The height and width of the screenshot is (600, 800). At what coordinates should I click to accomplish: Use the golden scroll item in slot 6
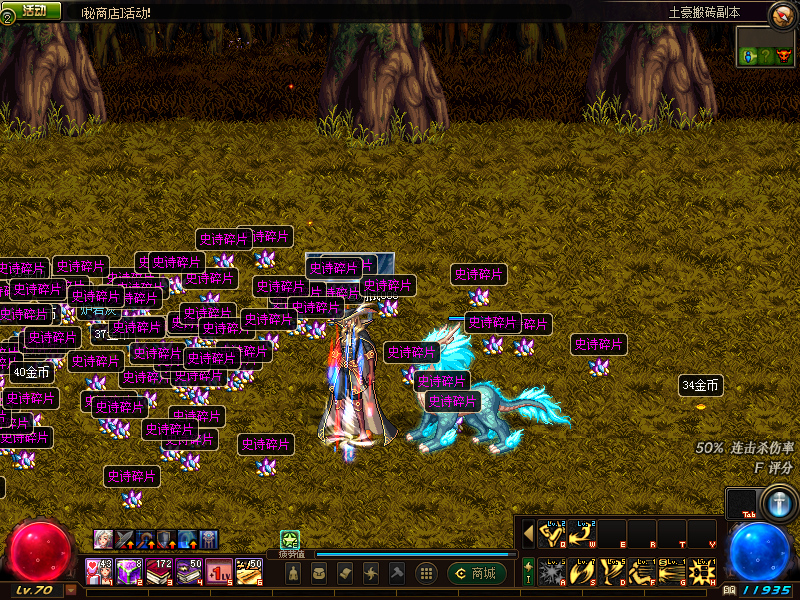(249, 571)
